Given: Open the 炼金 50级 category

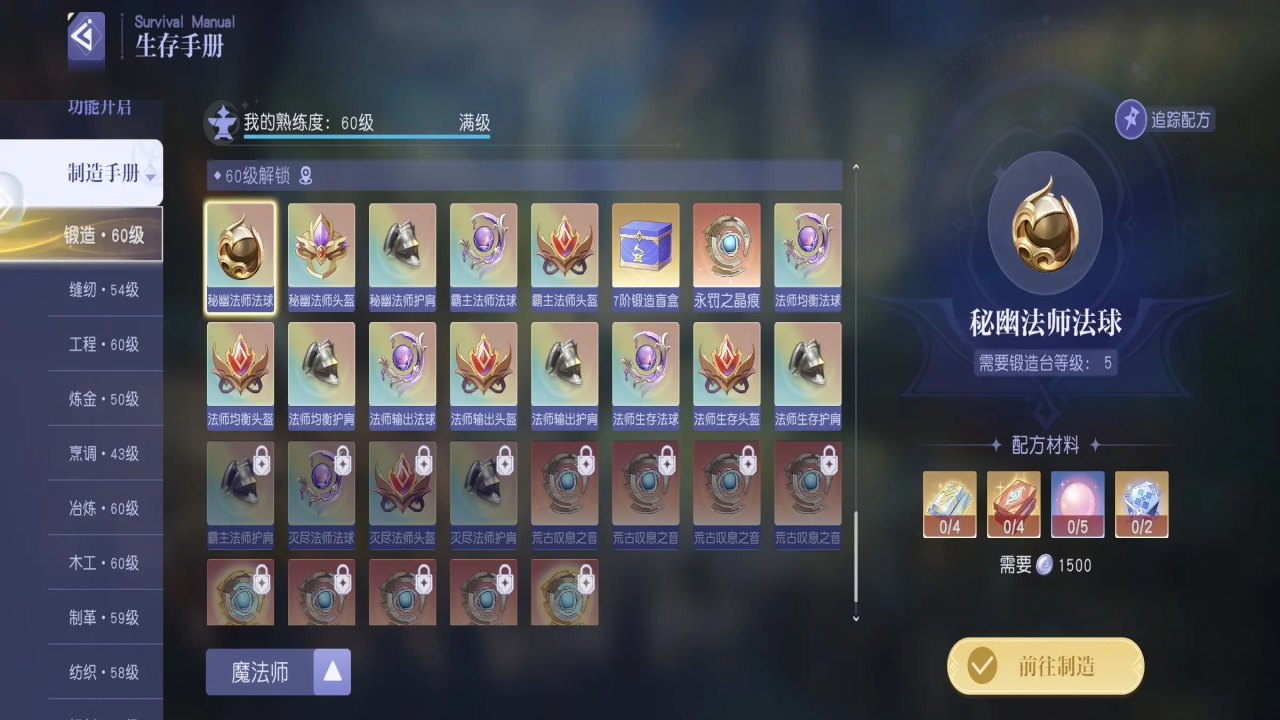Looking at the screenshot, I should click(x=104, y=399).
